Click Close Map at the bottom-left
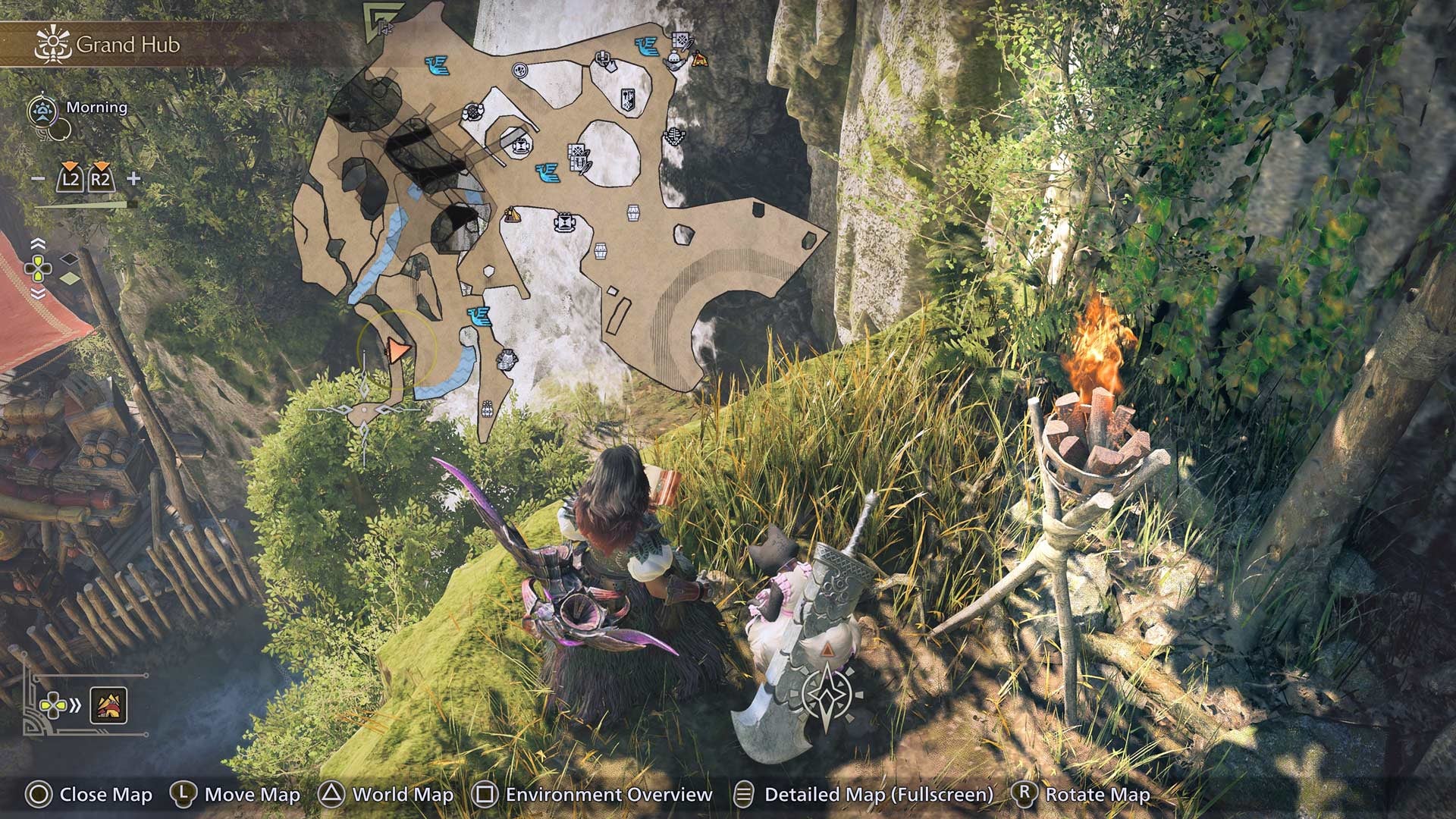Viewport: 1456px width, 819px height. coord(99,795)
